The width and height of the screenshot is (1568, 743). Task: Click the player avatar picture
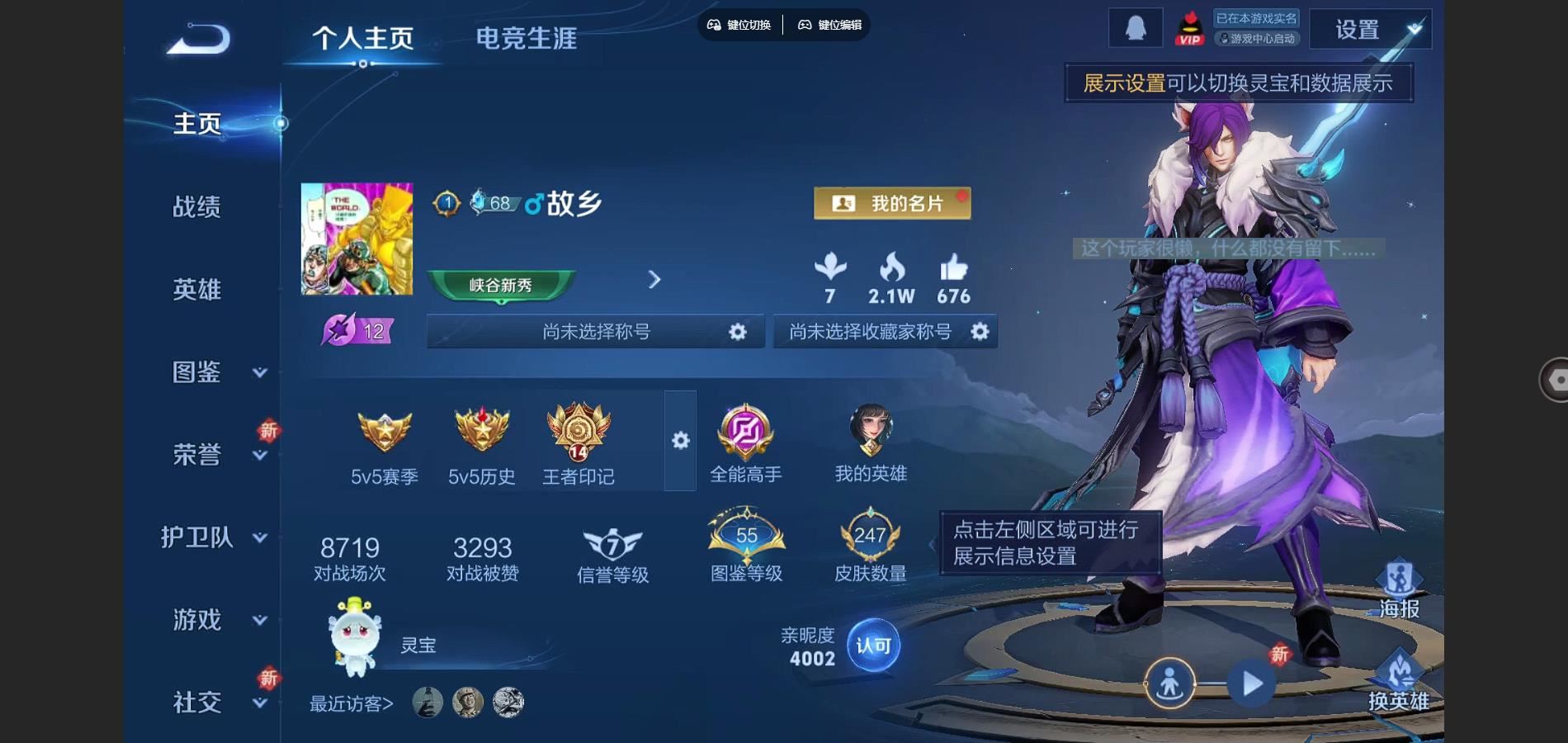point(357,239)
